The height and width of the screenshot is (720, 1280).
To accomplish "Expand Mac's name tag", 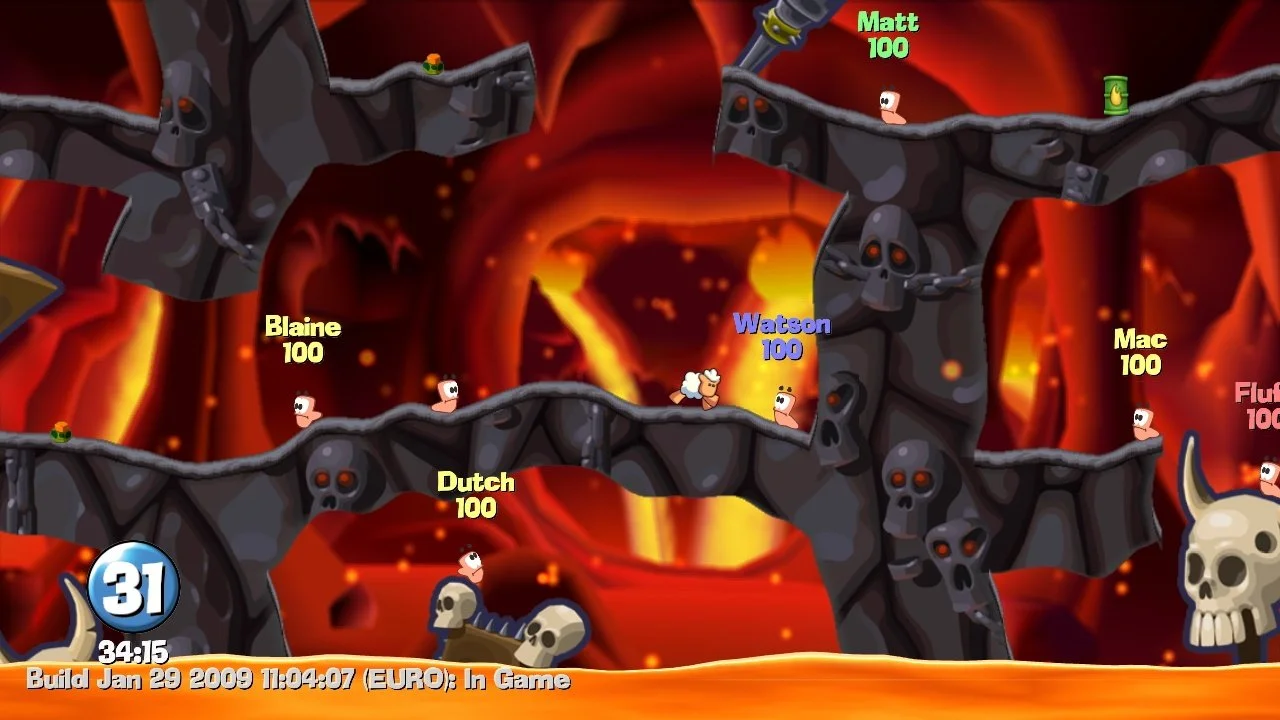I will click(x=1141, y=339).
